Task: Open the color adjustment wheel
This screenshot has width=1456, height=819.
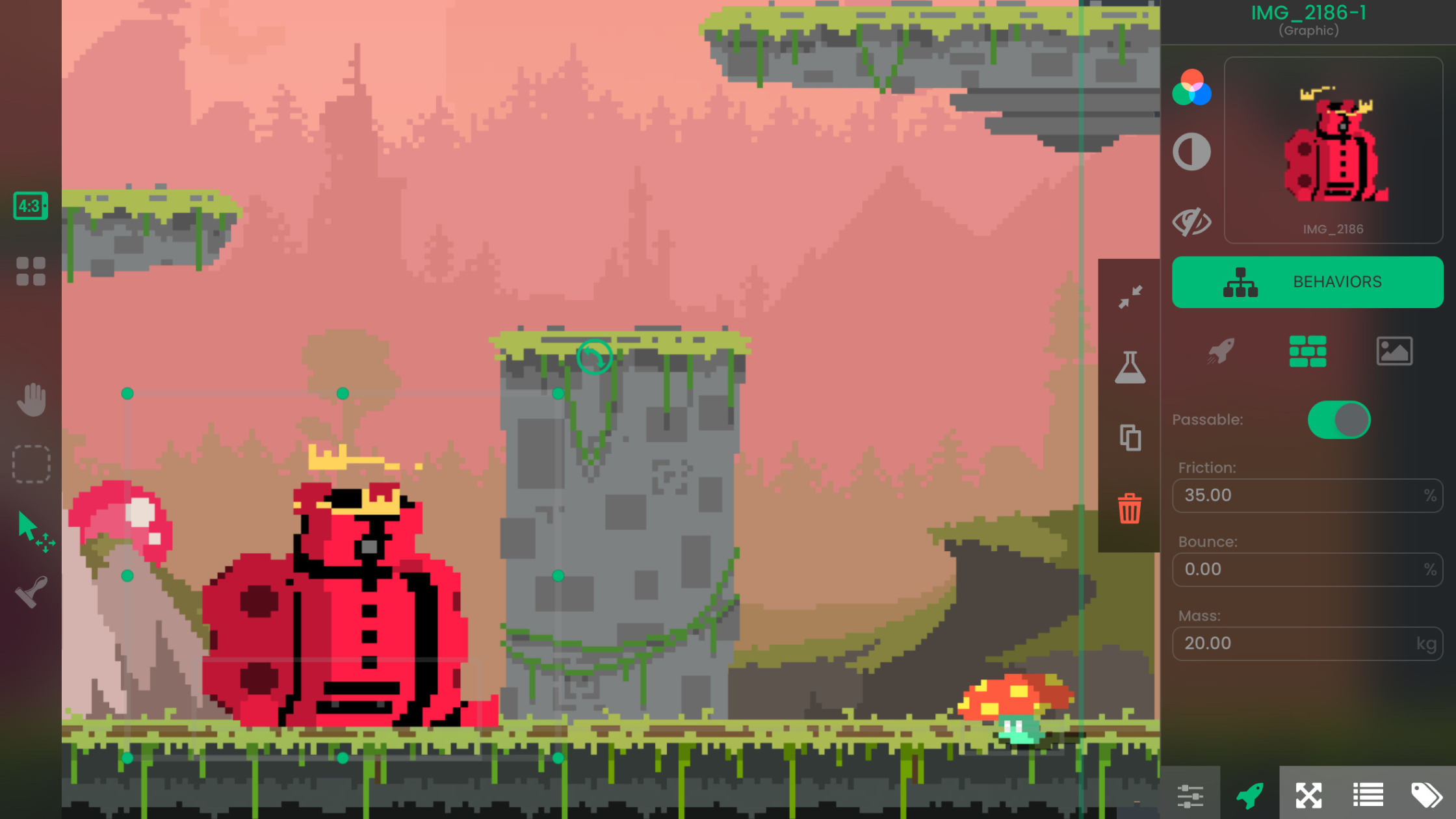Action: click(1191, 90)
